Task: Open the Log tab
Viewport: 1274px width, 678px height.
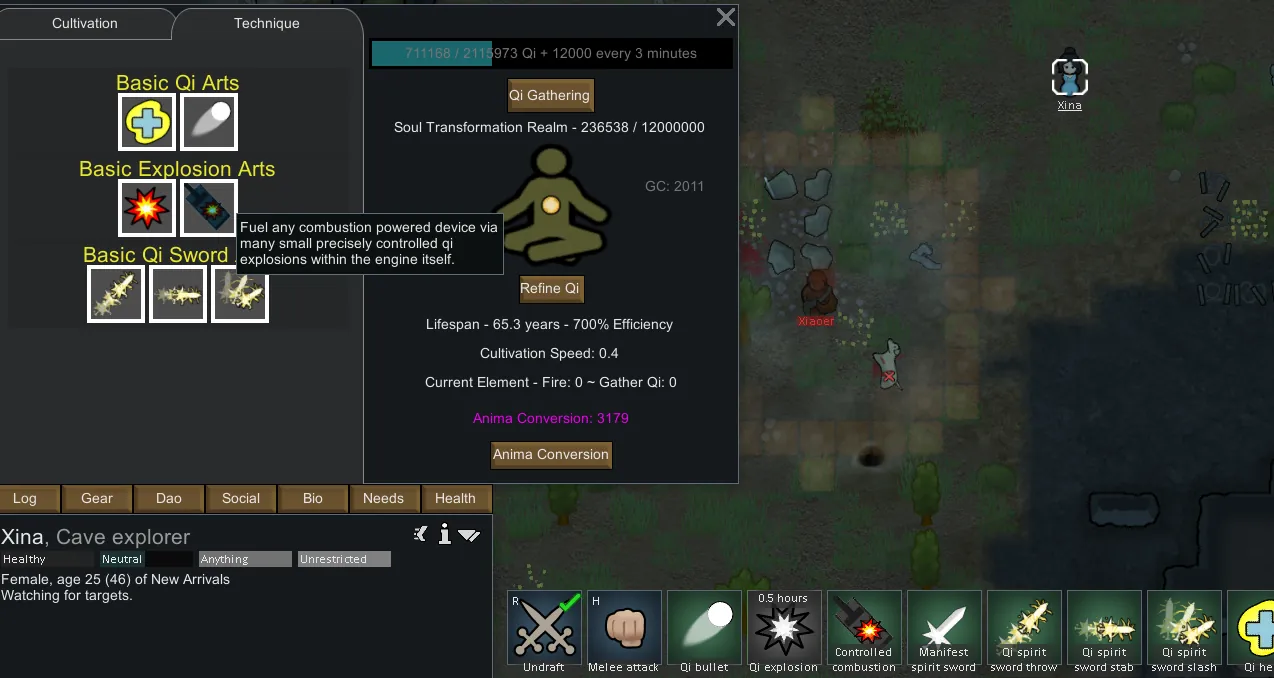Action: (x=25, y=498)
